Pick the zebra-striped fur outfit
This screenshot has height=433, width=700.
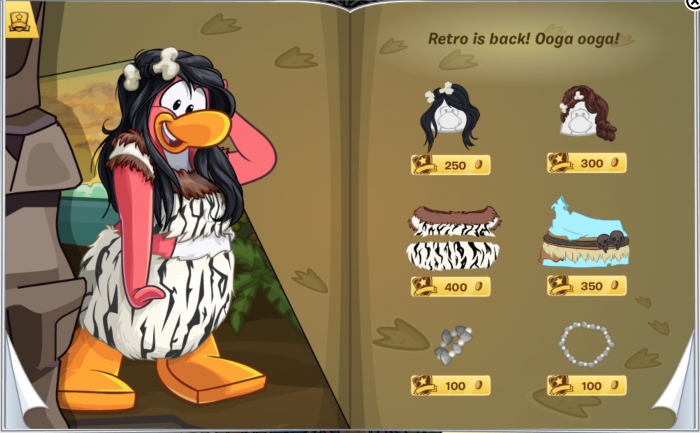[x=453, y=238]
